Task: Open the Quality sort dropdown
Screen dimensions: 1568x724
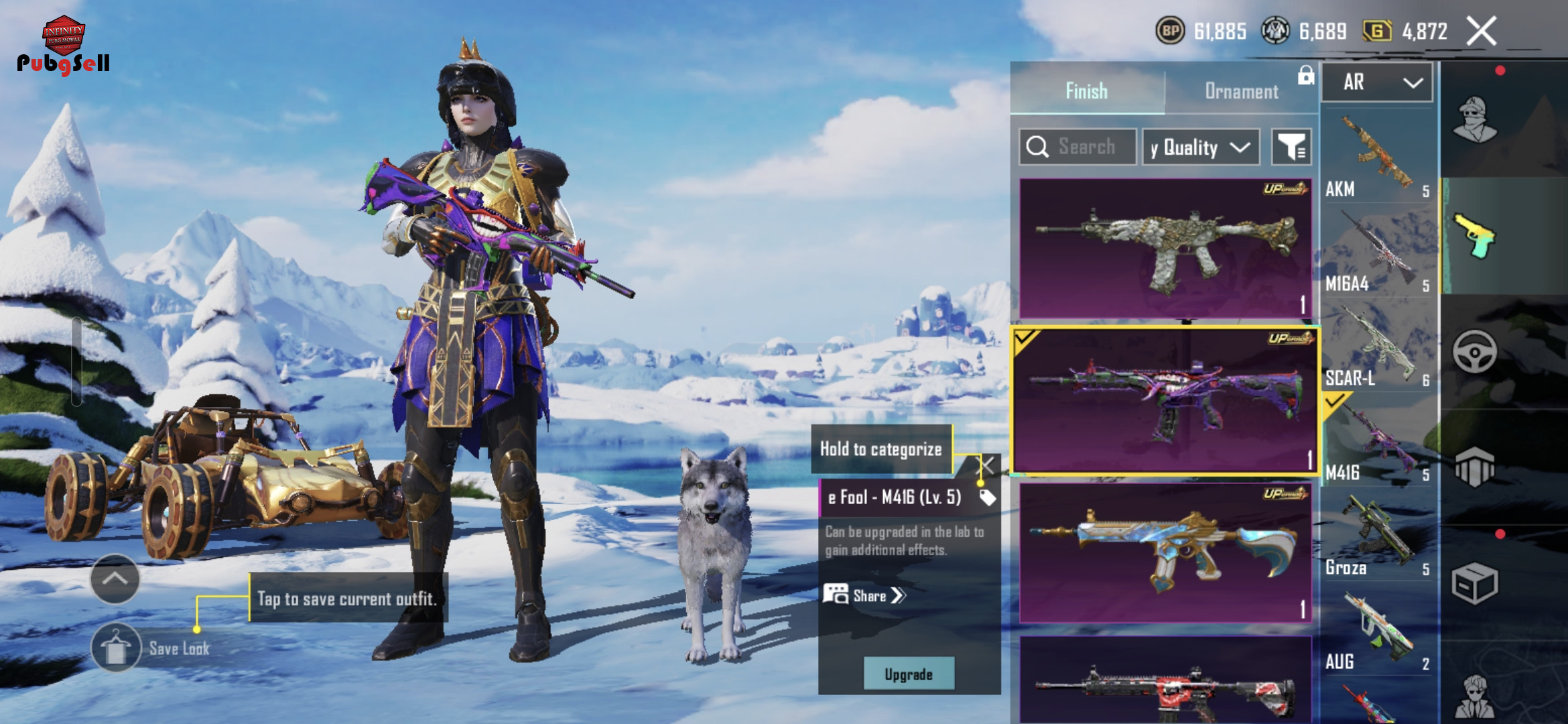Action: (x=1201, y=147)
